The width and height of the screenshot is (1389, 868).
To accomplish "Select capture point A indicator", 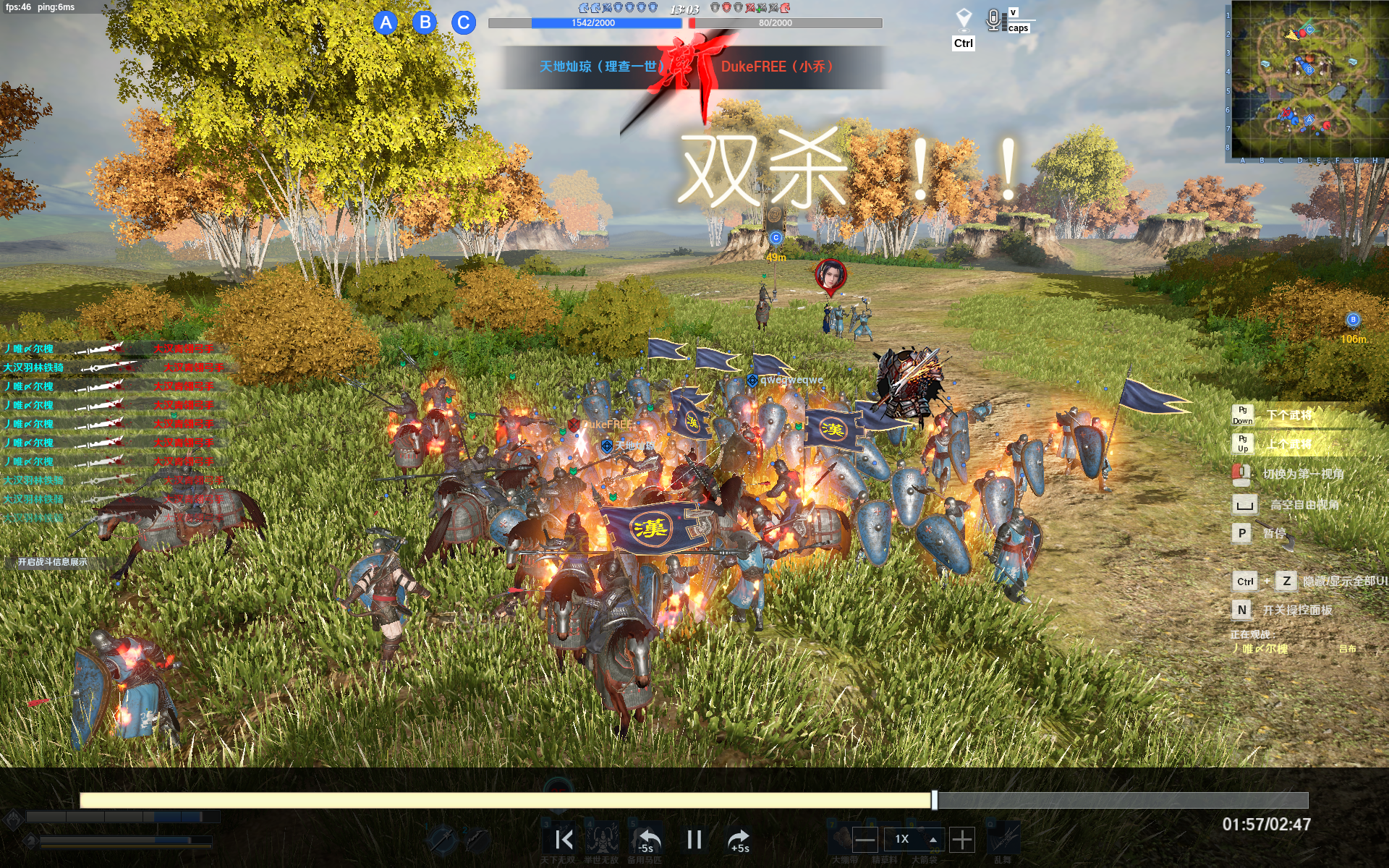I will pyautogui.click(x=386, y=23).
